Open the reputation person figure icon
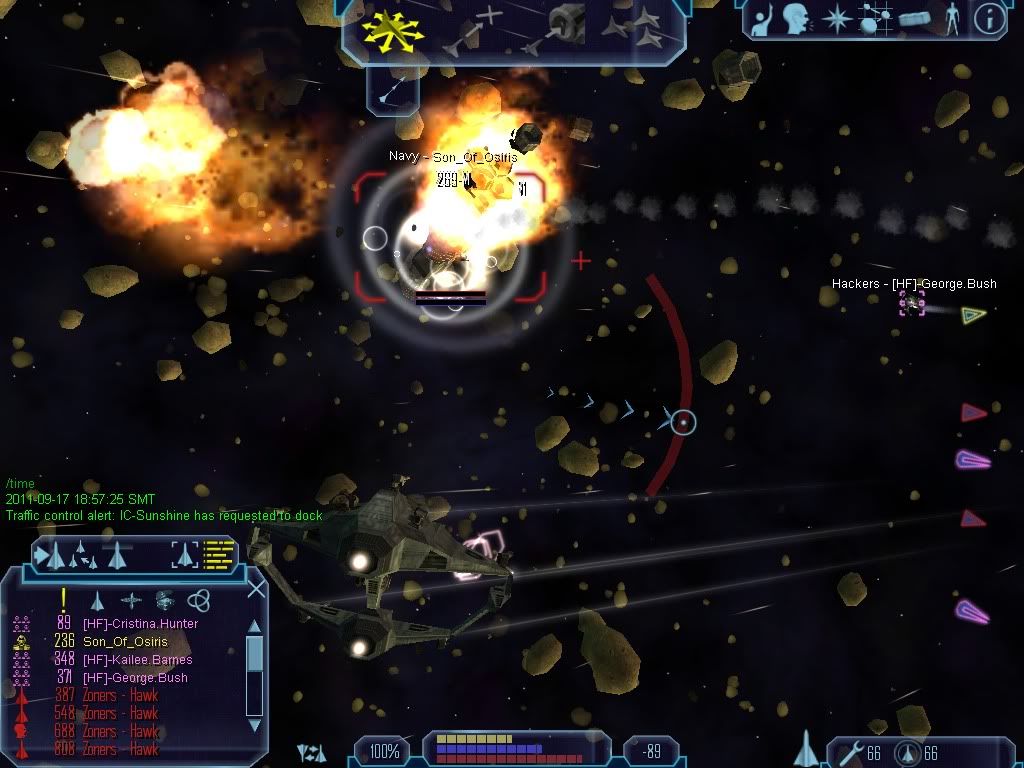Image resolution: width=1024 pixels, height=768 pixels. (x=951, y=18)
